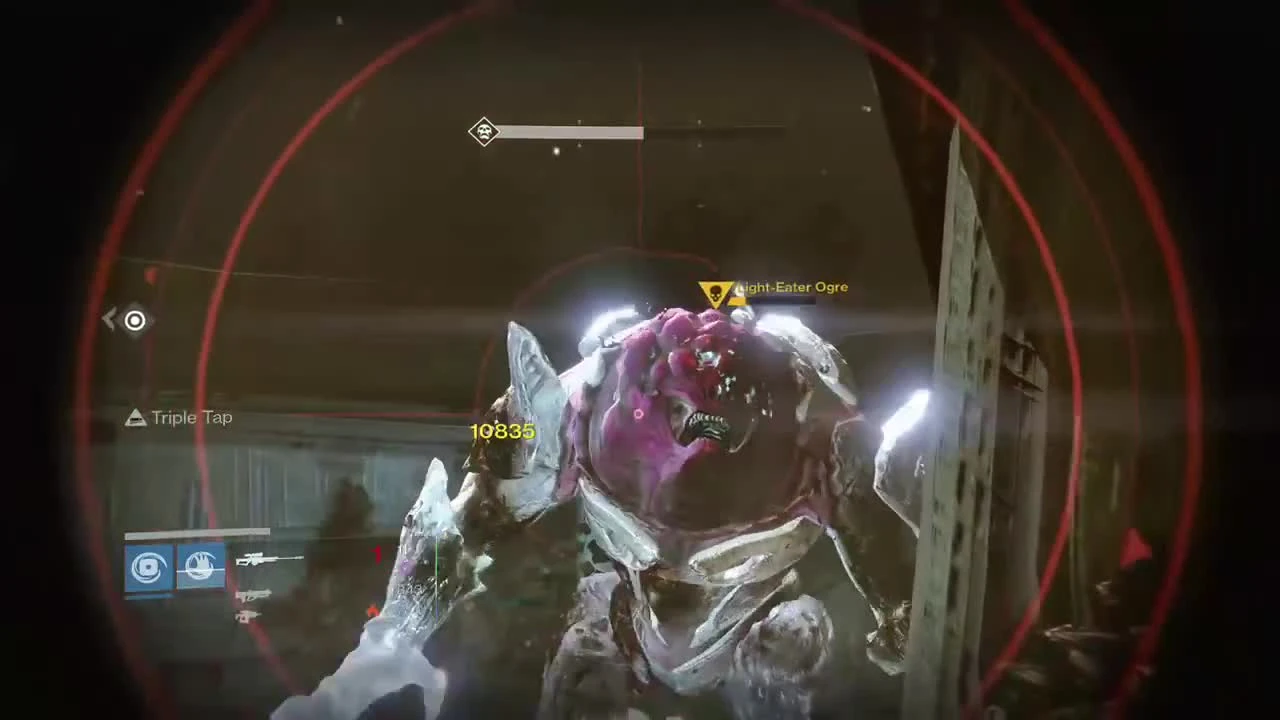Click the boss health progress bar
Screen dimensions: 1280x720
(580, 133)
